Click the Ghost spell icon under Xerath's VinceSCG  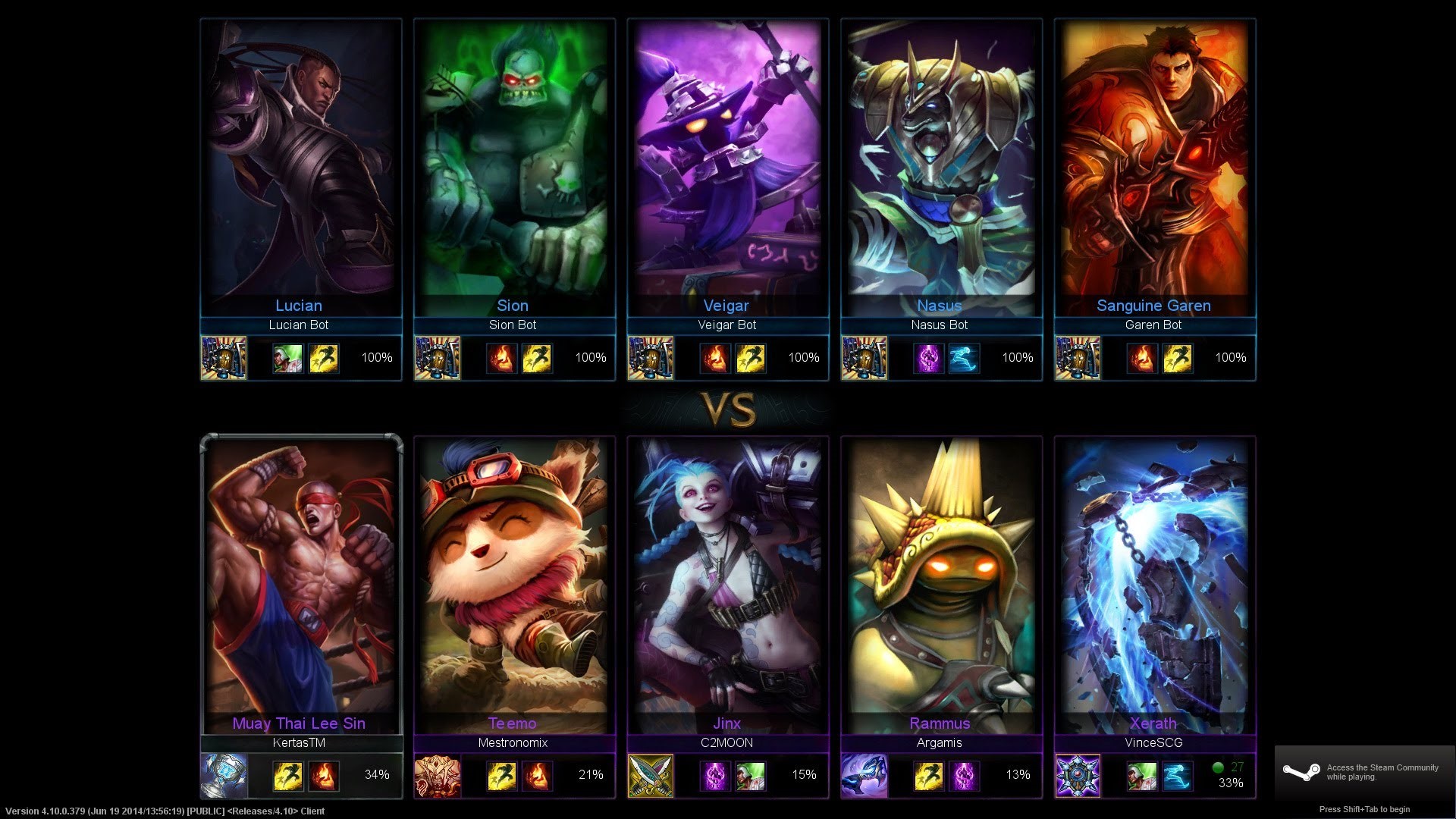point(1177,775)
